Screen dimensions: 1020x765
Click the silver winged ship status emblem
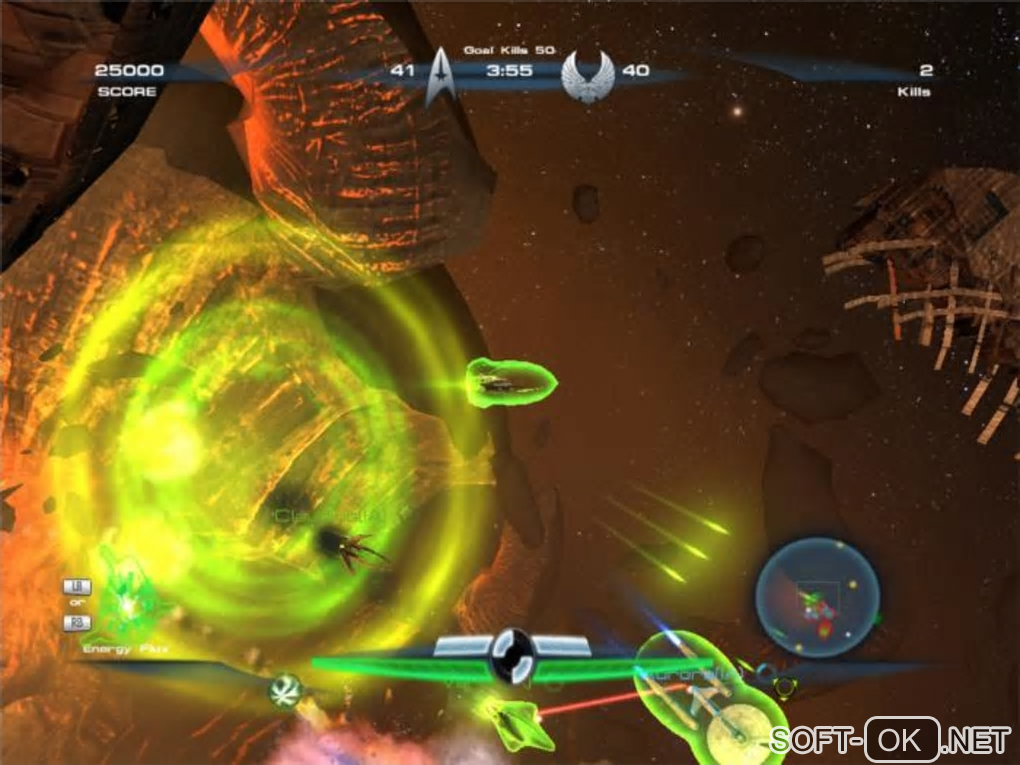(x=514, y=655)
